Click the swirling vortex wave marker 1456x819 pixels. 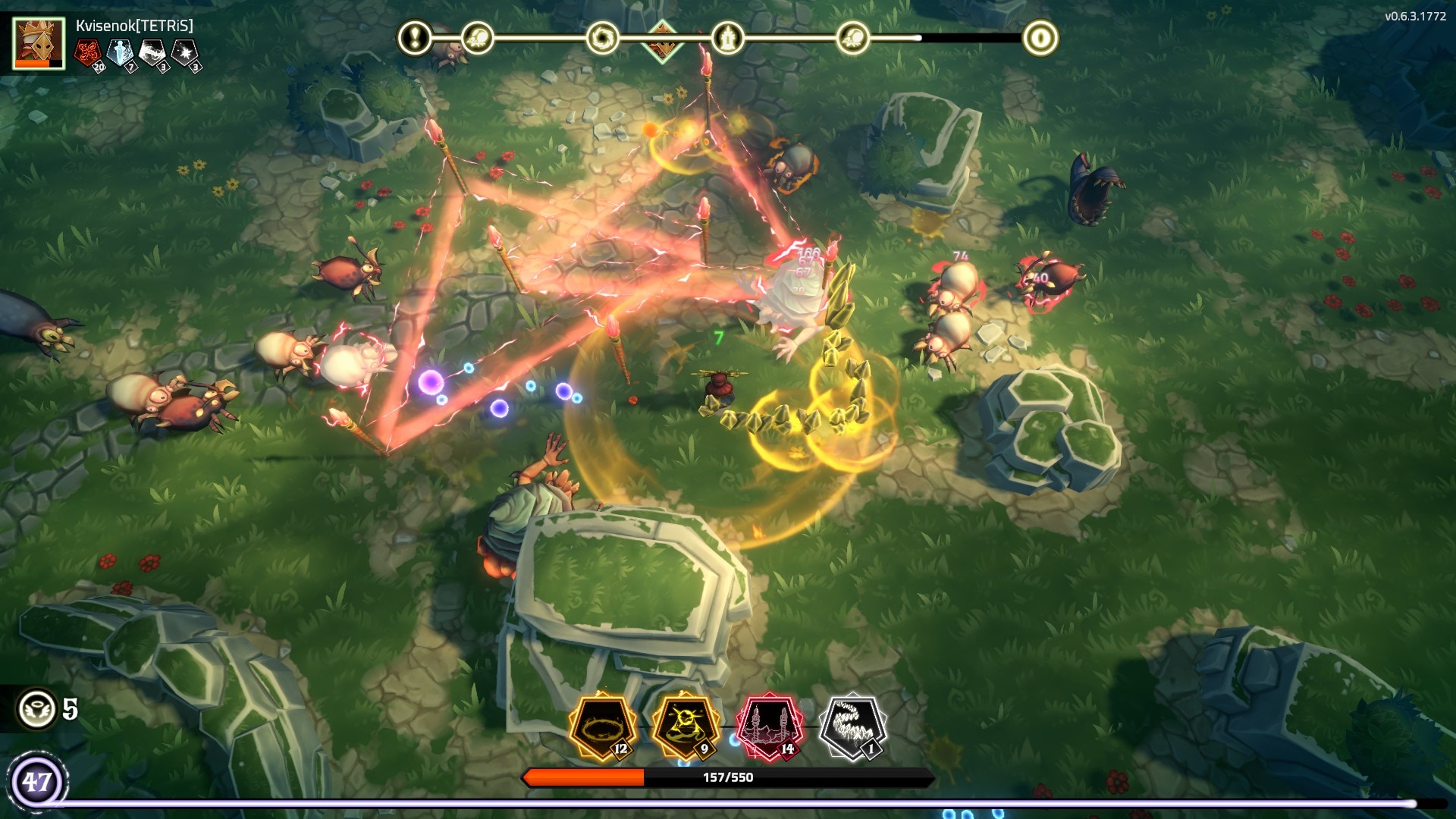click(602, 37)
